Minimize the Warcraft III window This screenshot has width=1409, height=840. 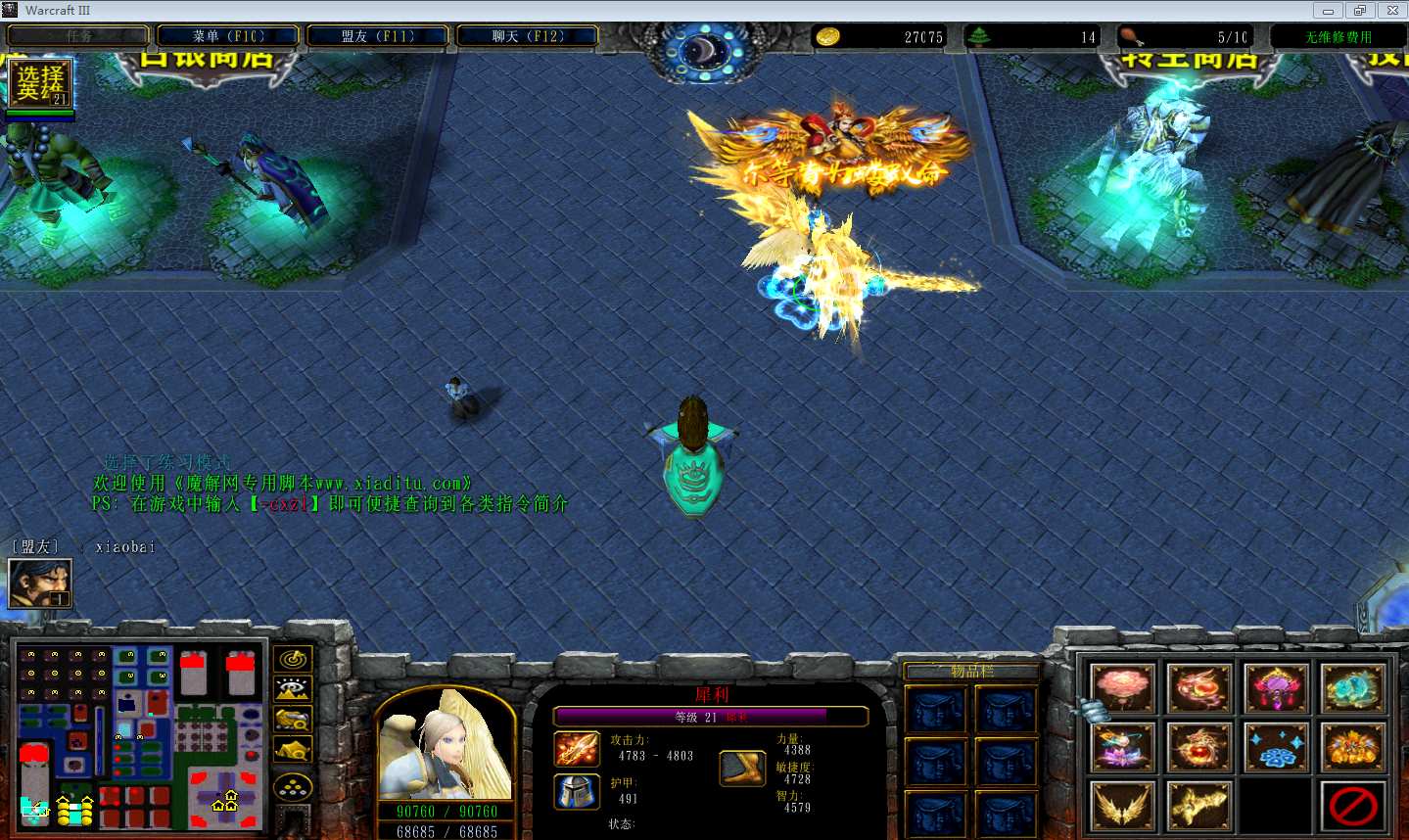tap(1328, 11)
